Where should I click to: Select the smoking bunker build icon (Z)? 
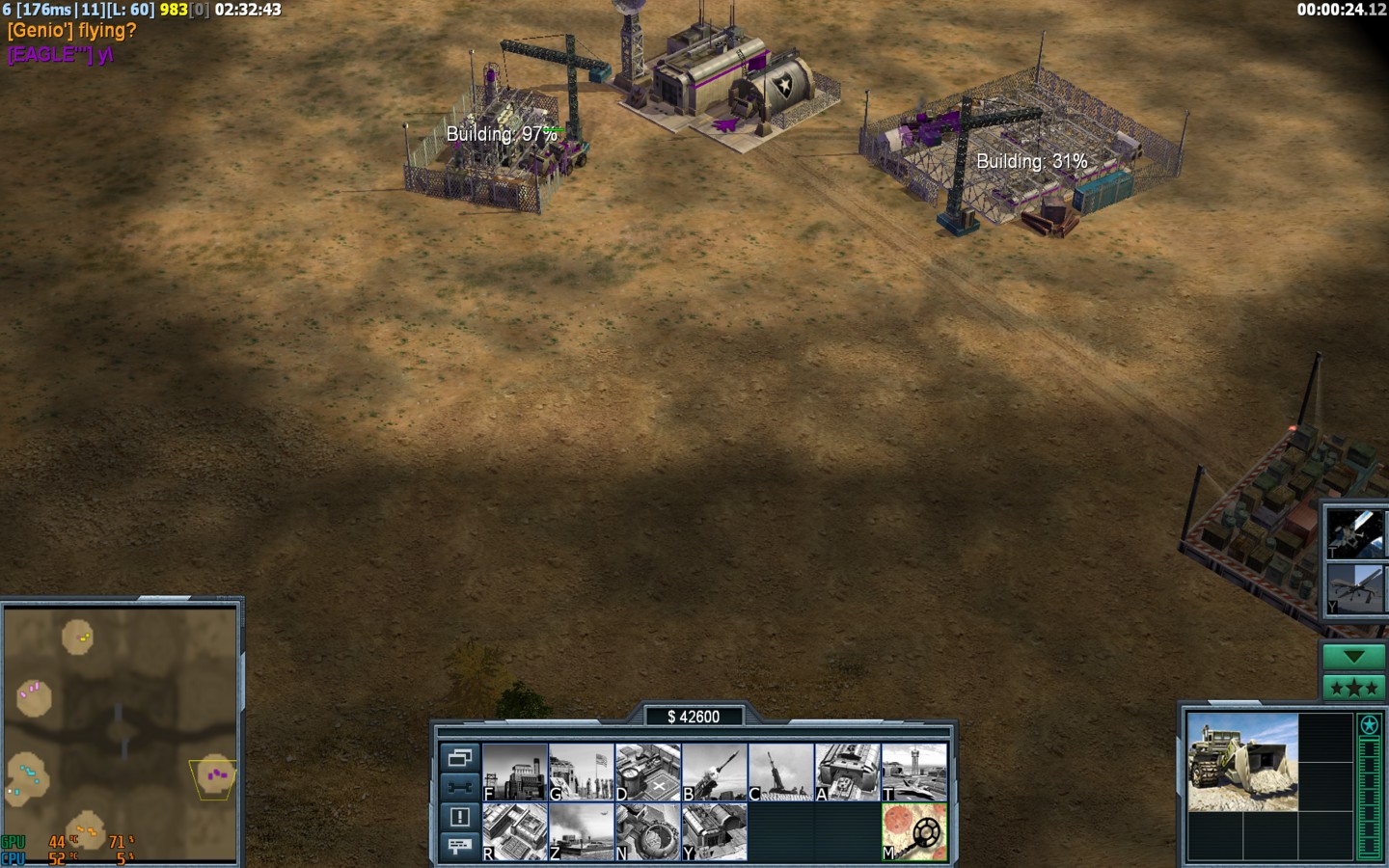point(582,832)
